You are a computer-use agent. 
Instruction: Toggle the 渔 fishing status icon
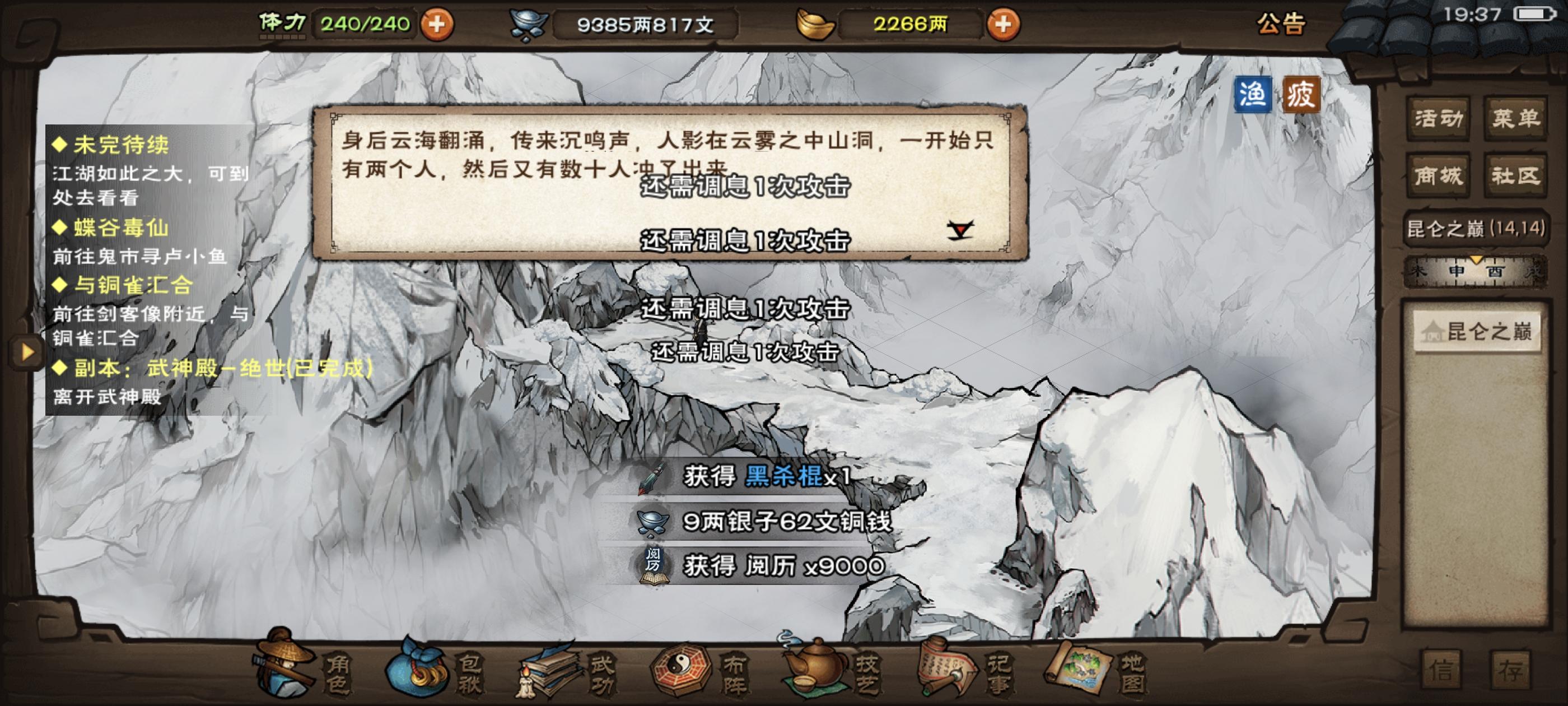click(1254, 95)
